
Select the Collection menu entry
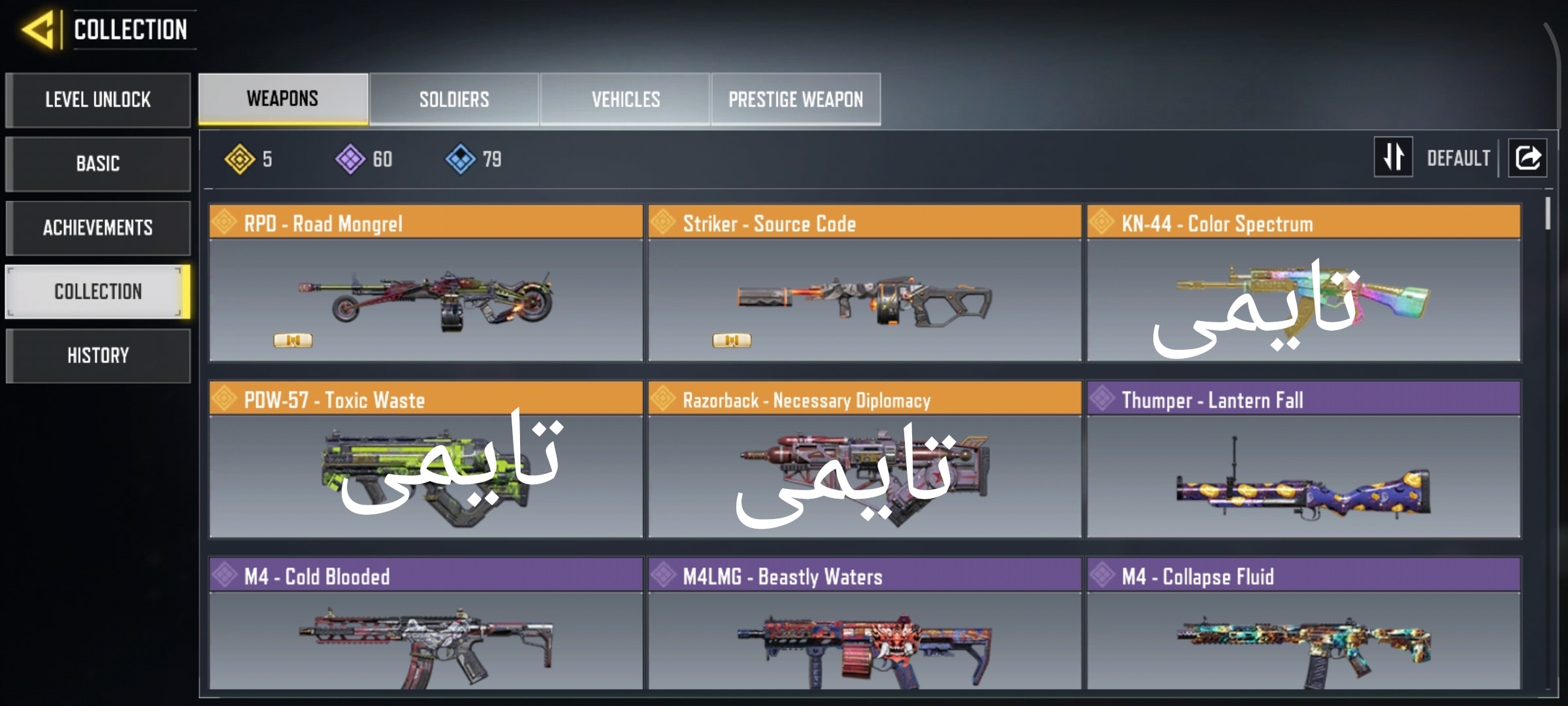pos(98,292)
